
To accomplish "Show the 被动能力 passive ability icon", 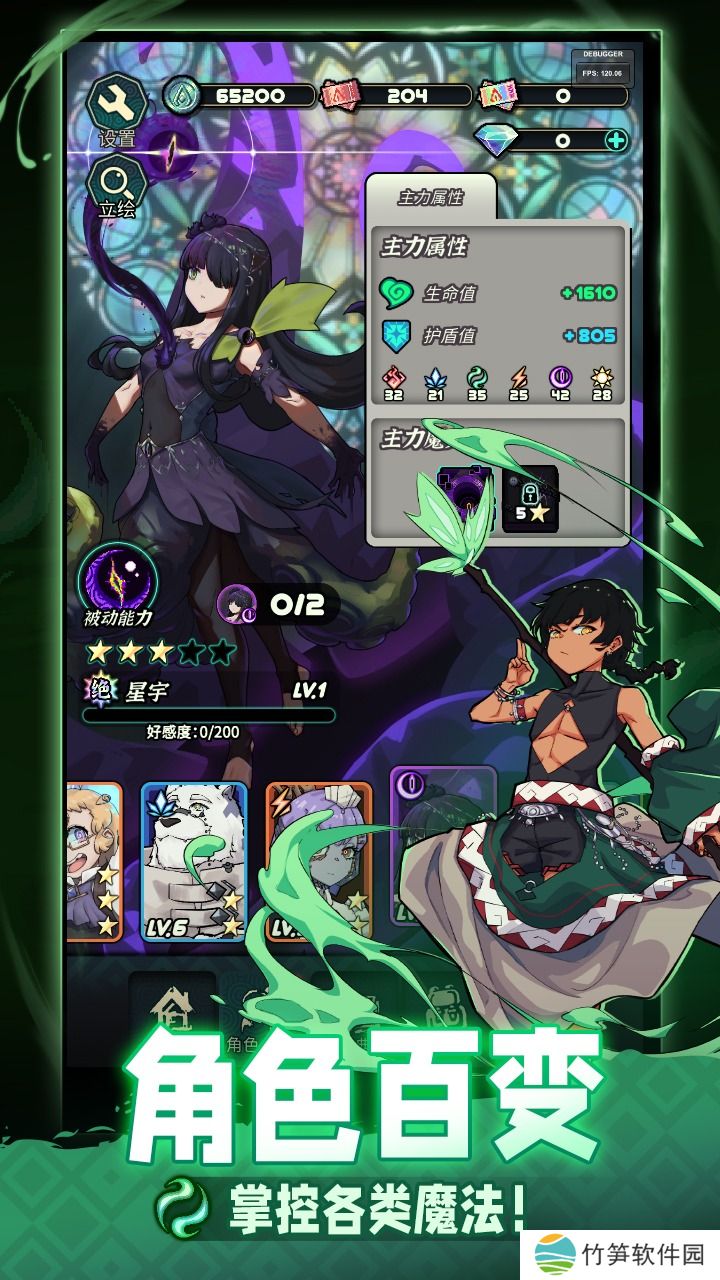I will 117,580.
